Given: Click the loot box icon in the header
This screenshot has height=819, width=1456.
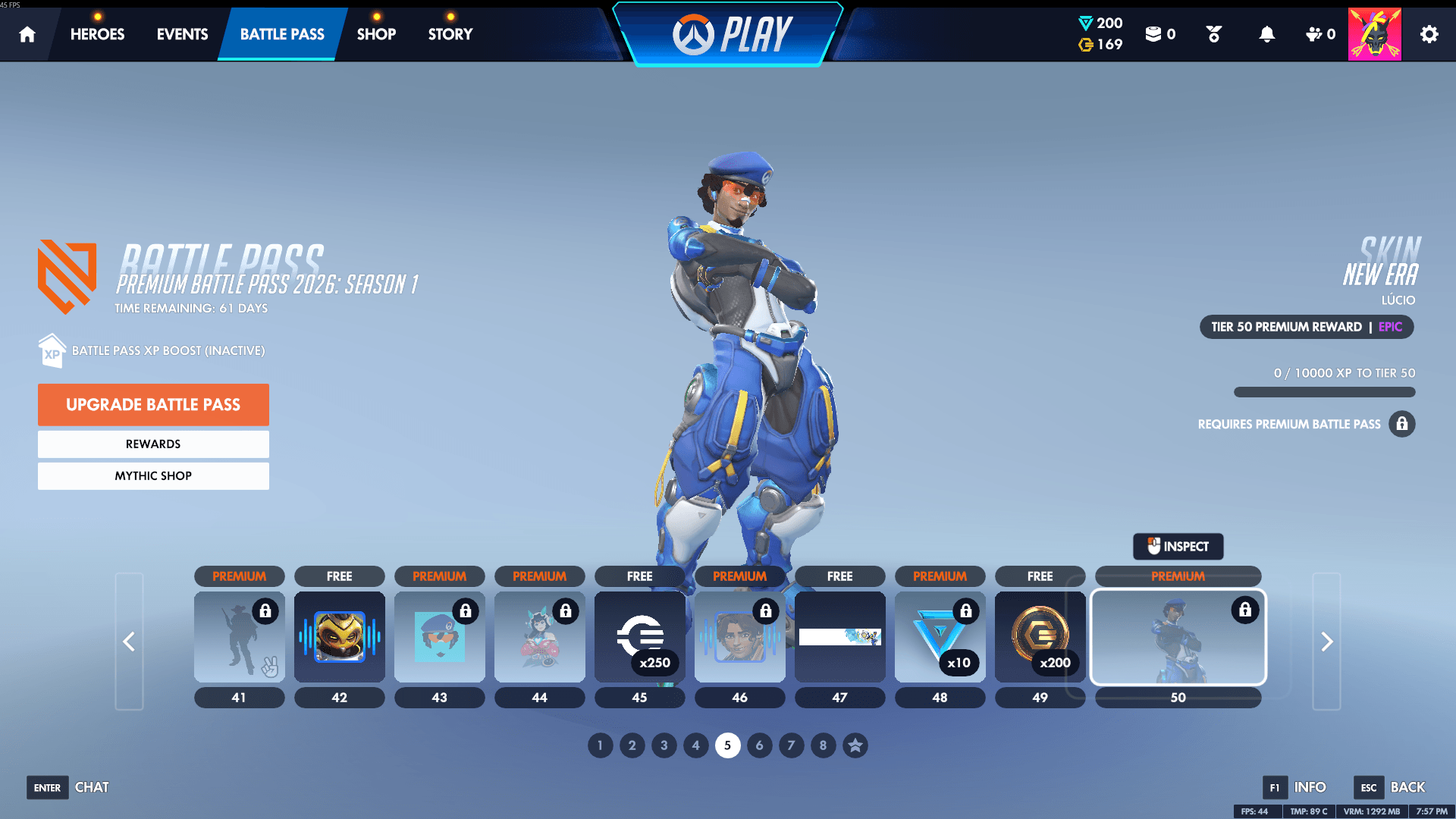Looking at the screenshot, I should (x=1155, y=33).
